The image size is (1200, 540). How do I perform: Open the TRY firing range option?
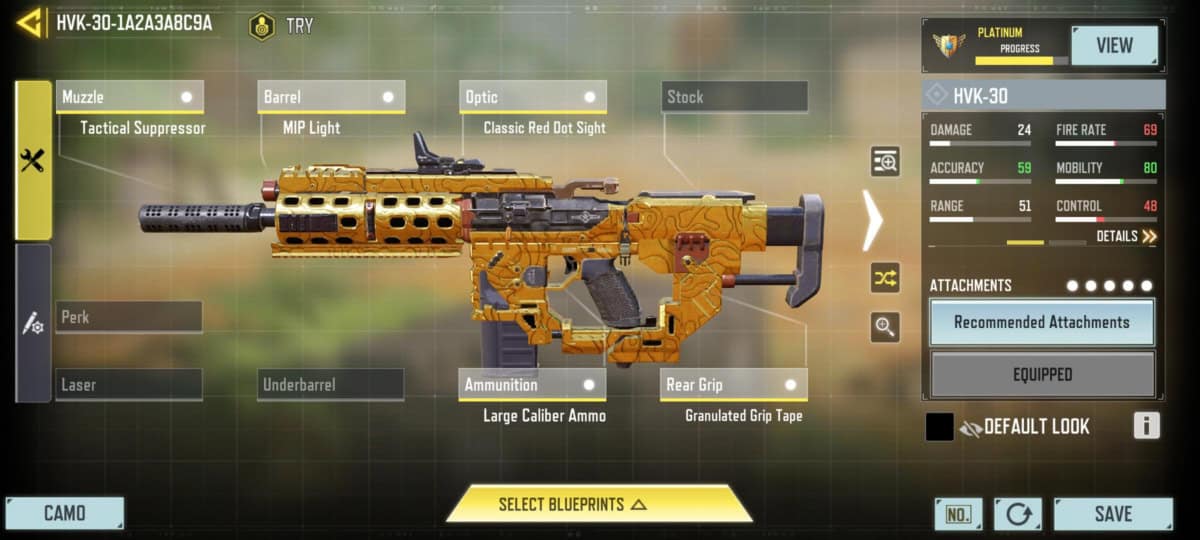click(x=282, y=26)
